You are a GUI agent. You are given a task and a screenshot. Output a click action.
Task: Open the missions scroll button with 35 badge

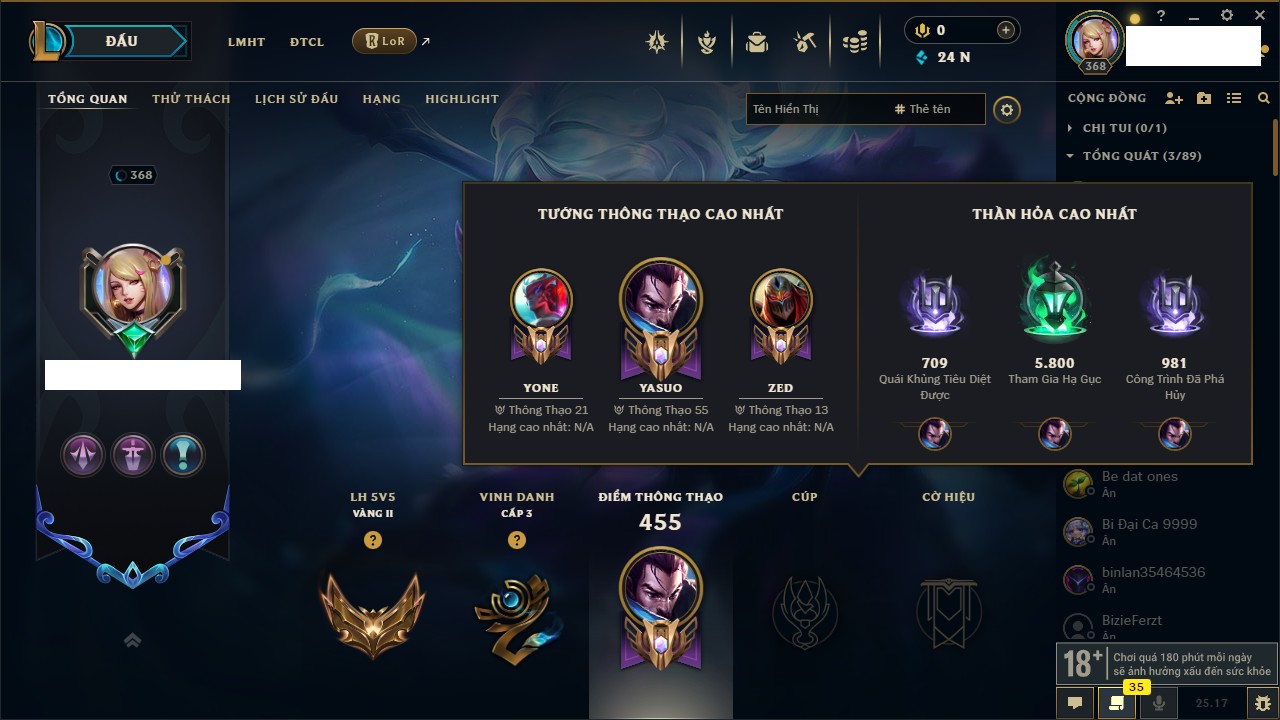tap(1116, 703)
